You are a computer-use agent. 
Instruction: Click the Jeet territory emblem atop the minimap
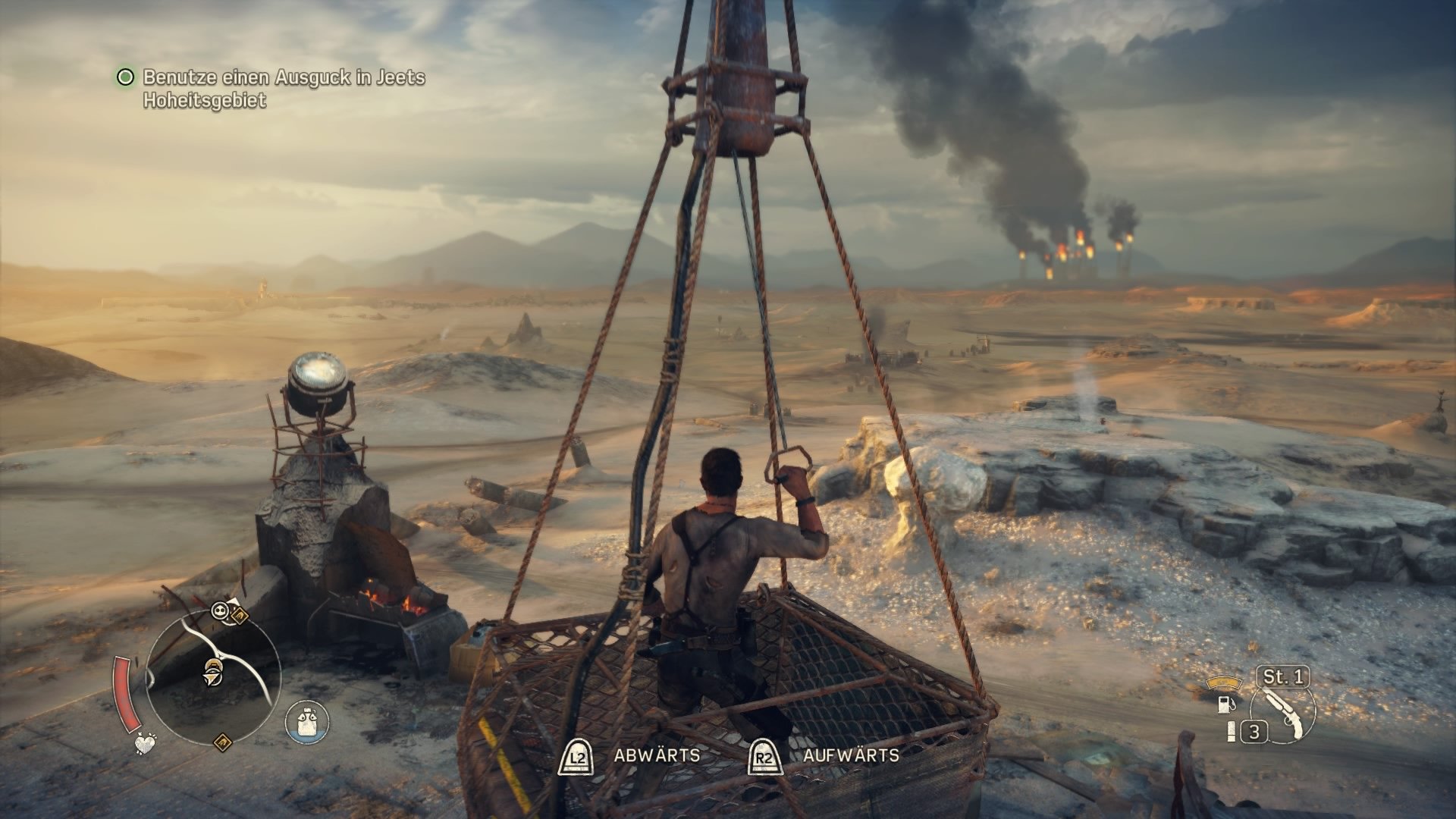click(240, 614)
